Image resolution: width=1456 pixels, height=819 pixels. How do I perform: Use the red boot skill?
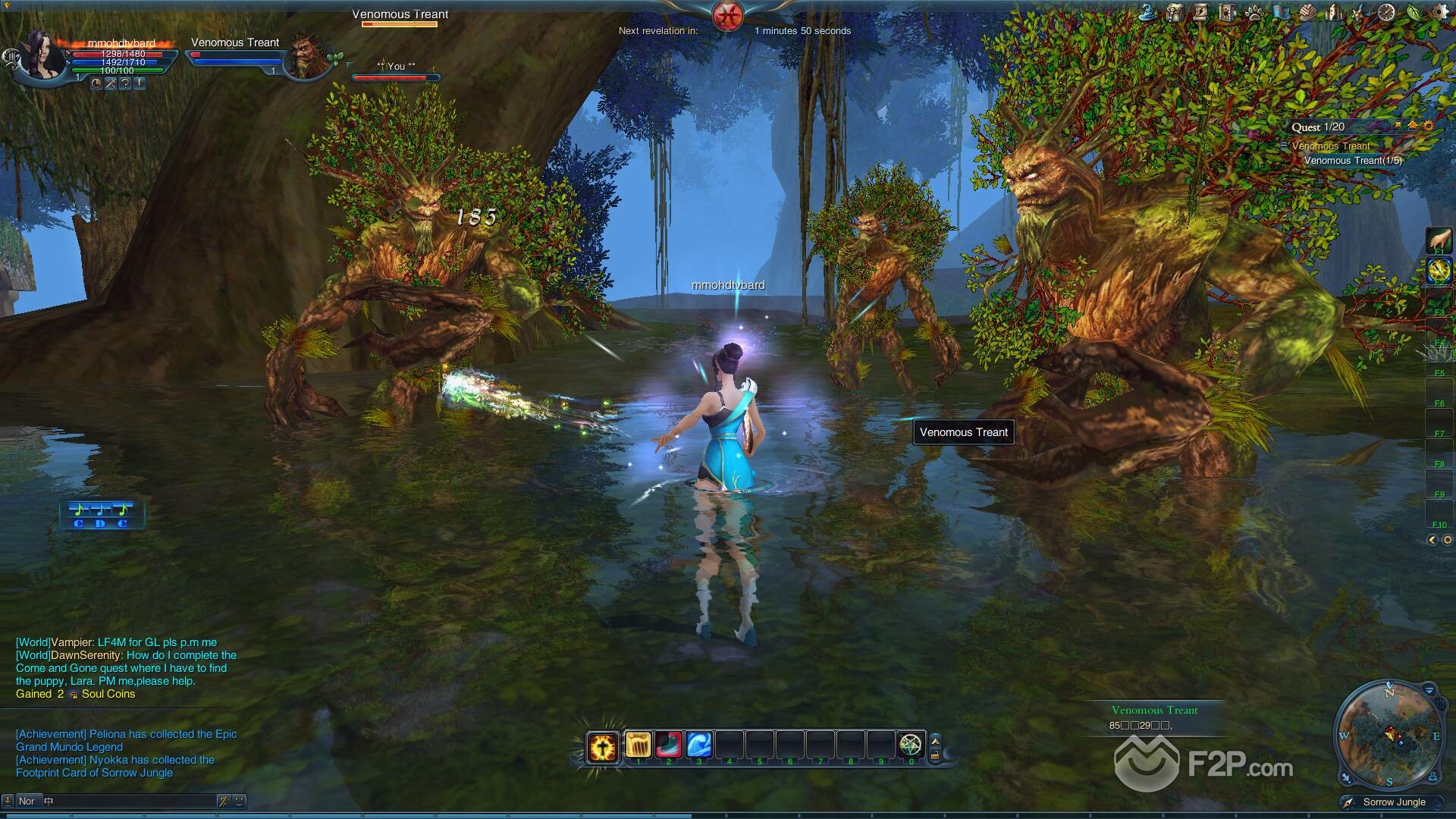669,745
